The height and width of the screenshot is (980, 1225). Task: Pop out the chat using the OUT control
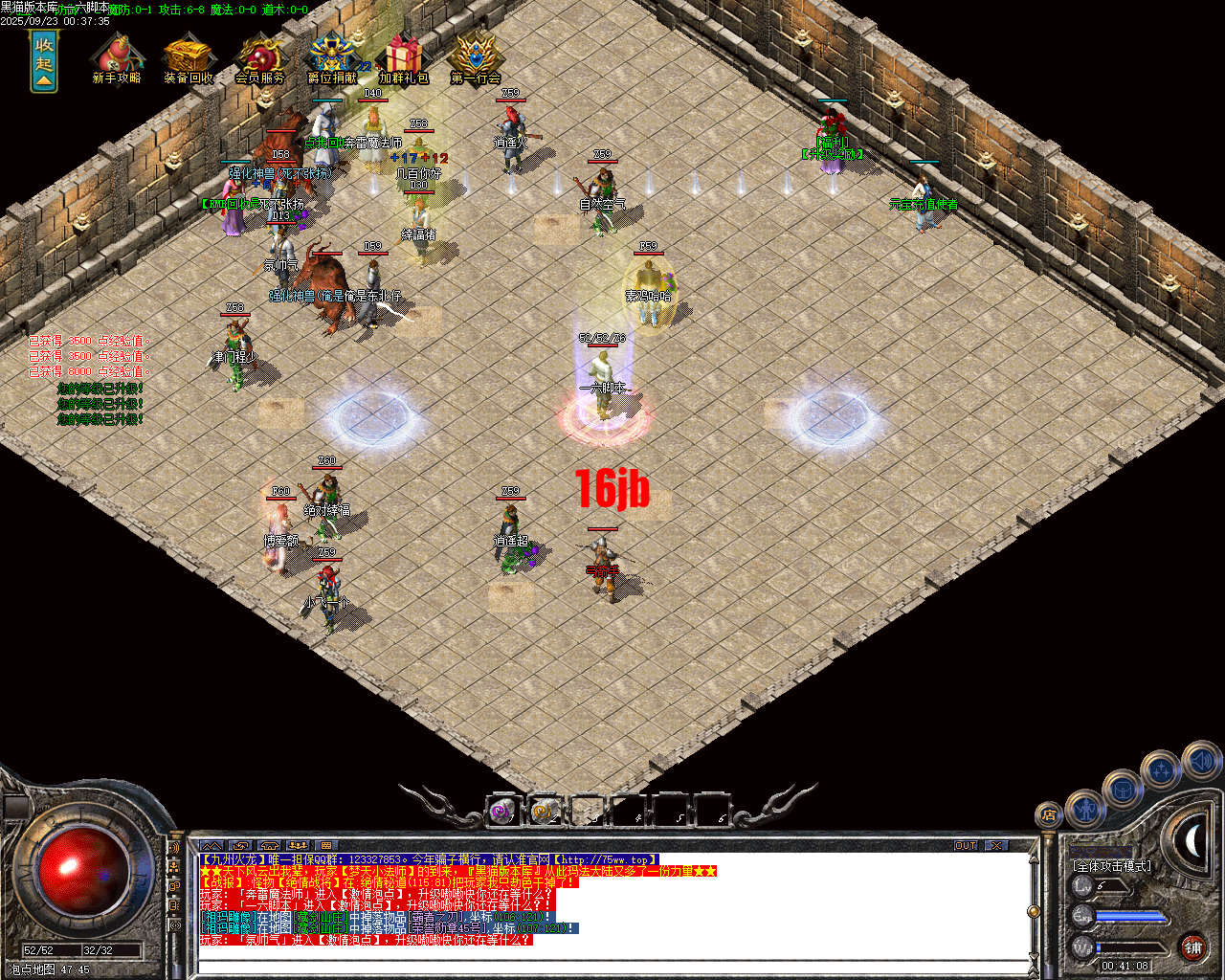pos(966,846)
